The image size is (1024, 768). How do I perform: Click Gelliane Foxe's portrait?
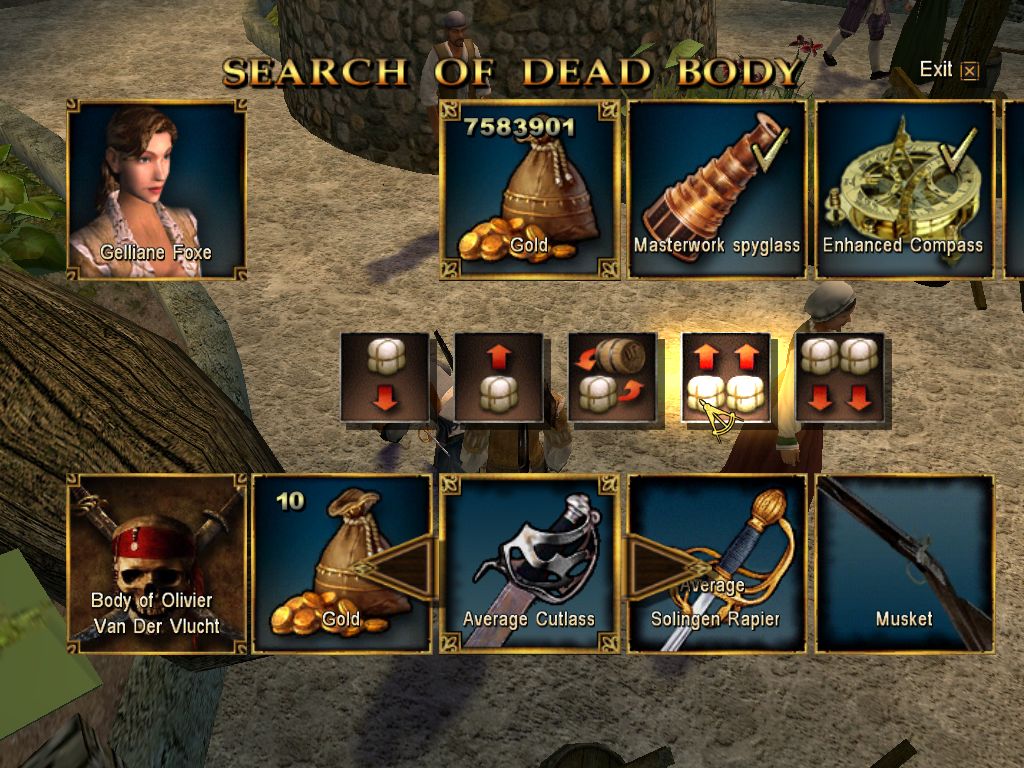[x=156, y=189]
